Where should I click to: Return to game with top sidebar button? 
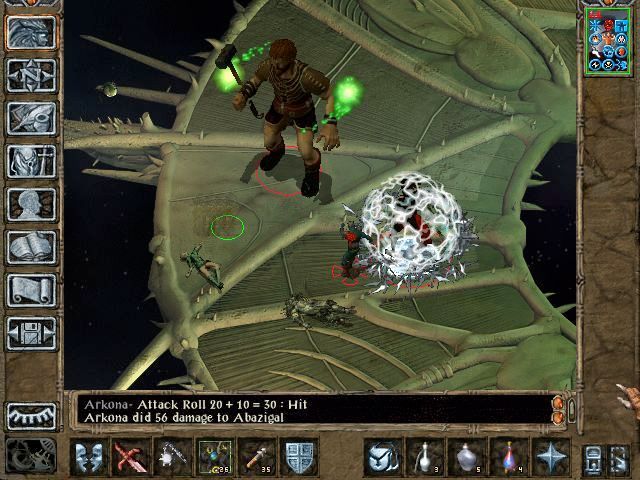[31, 32]
